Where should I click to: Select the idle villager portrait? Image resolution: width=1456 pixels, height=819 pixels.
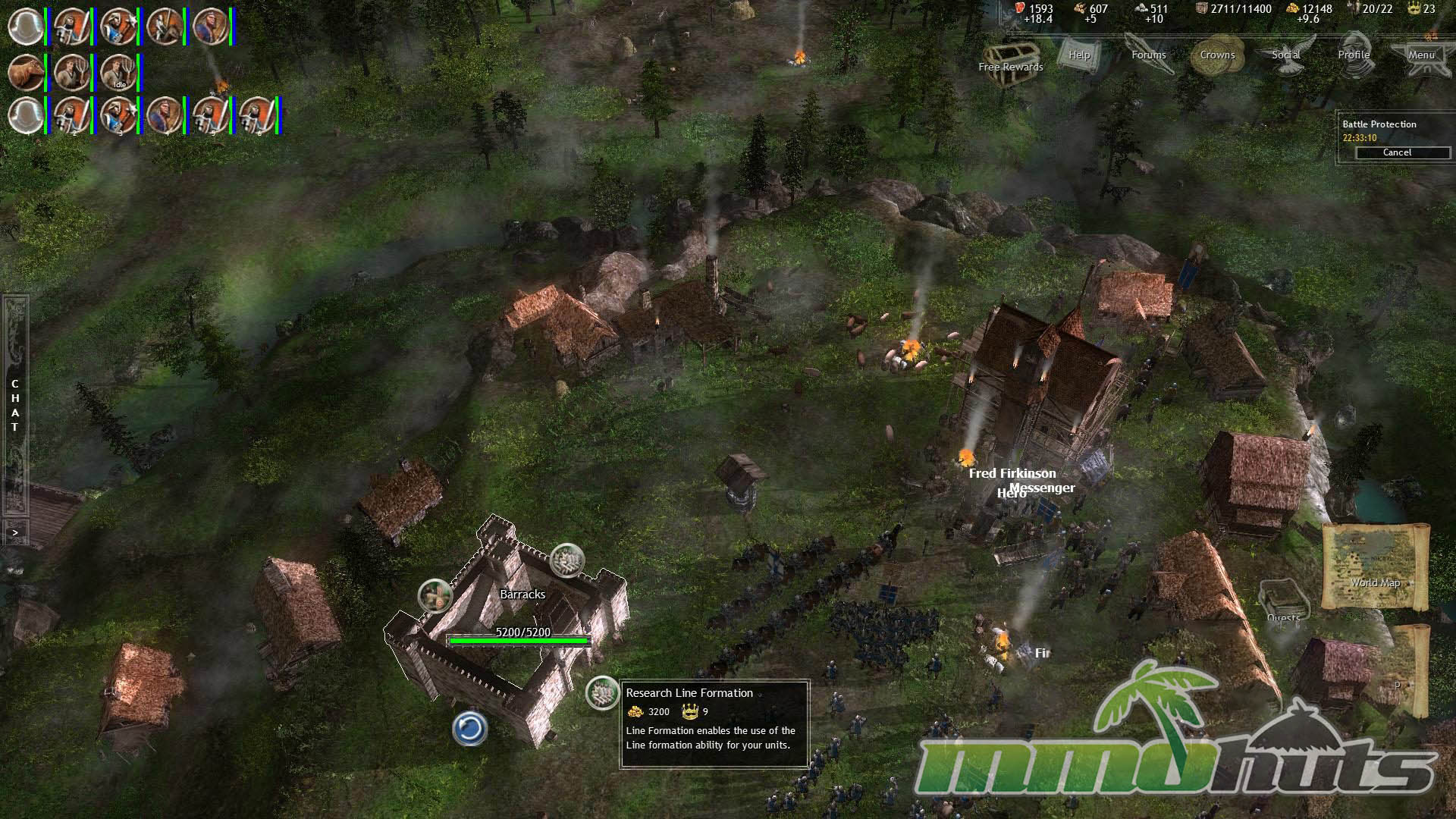(118, 73)
